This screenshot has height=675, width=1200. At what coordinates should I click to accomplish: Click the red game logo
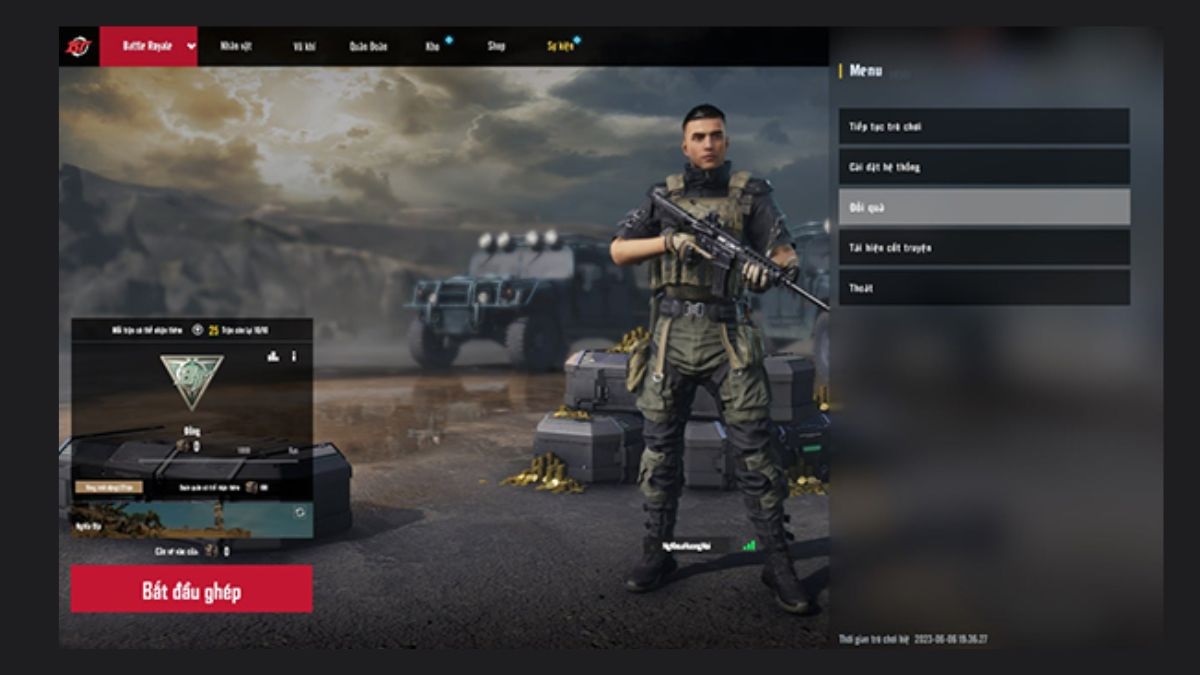click(x=78, y=46)
